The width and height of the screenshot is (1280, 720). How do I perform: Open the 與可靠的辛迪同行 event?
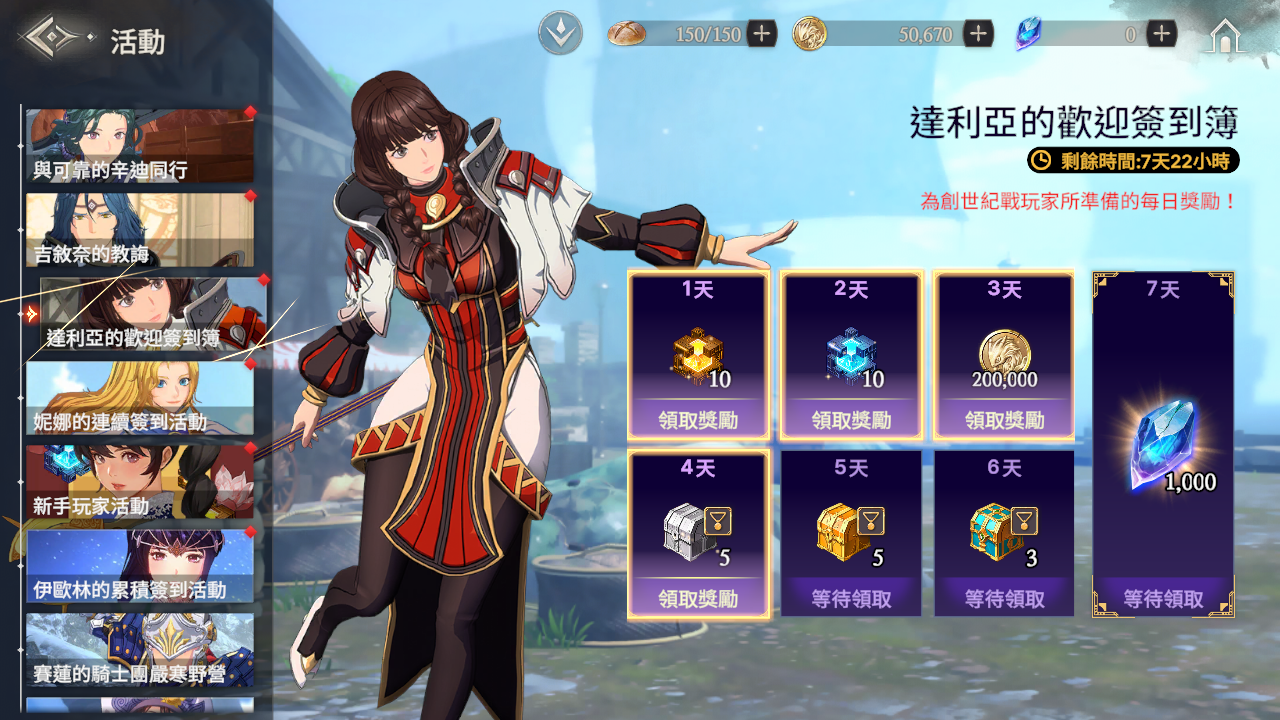[x=139, y=146]
